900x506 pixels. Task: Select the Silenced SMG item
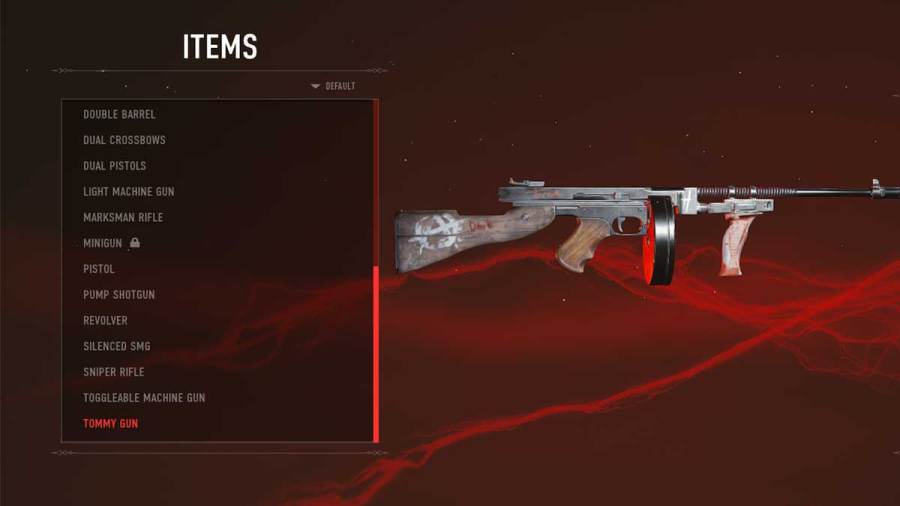pyautogui.click(x=116, y=346)
